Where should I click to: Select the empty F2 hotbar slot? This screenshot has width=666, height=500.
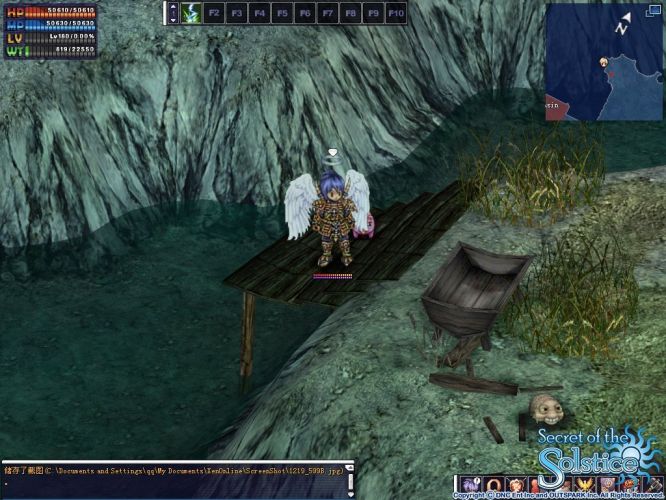[215, 13]
